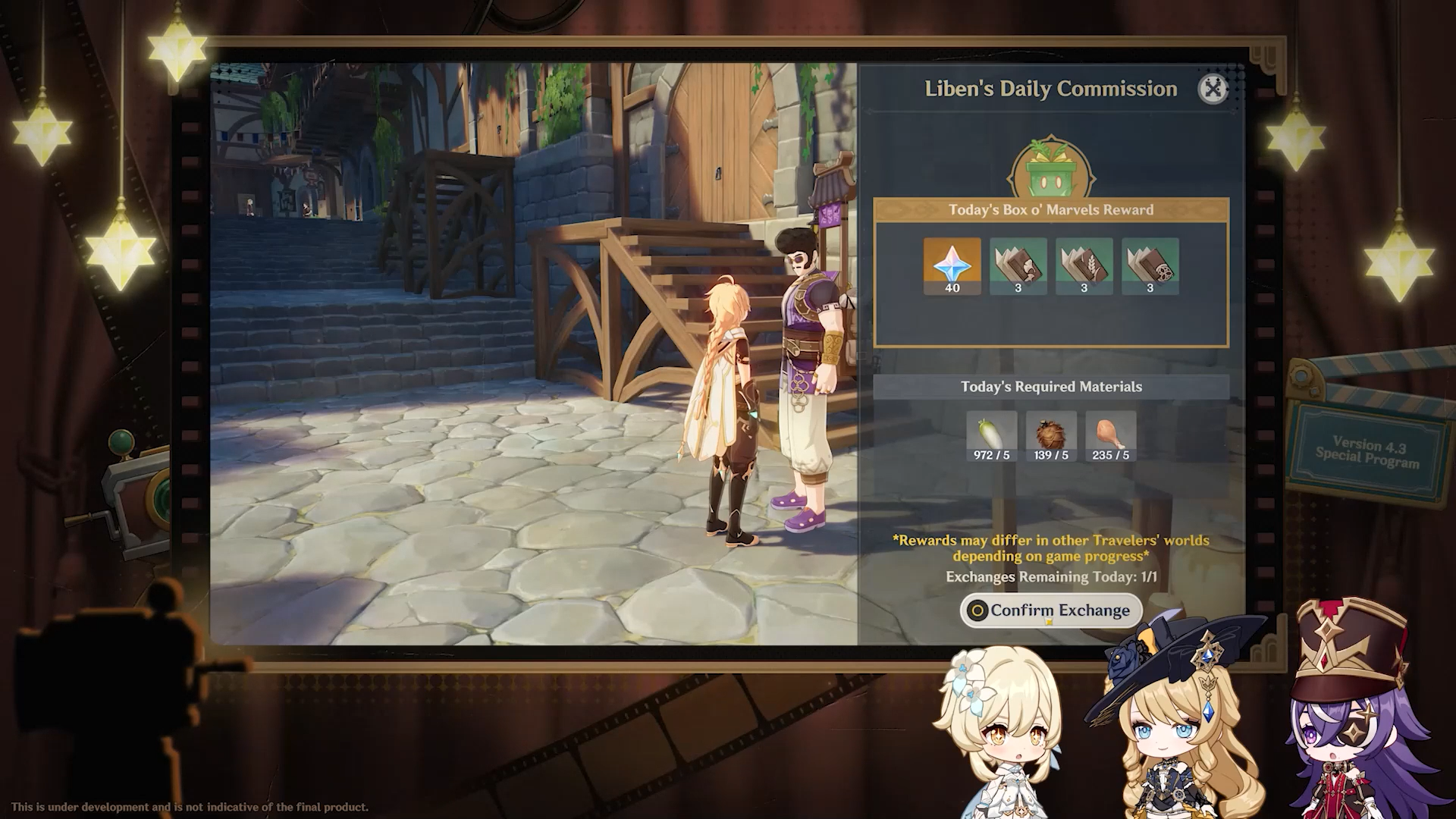The width and height of the screenshot is (1456, 819).
Task: Inspect the talent book with round knot emblem
Action: (x=1150, y=265)
